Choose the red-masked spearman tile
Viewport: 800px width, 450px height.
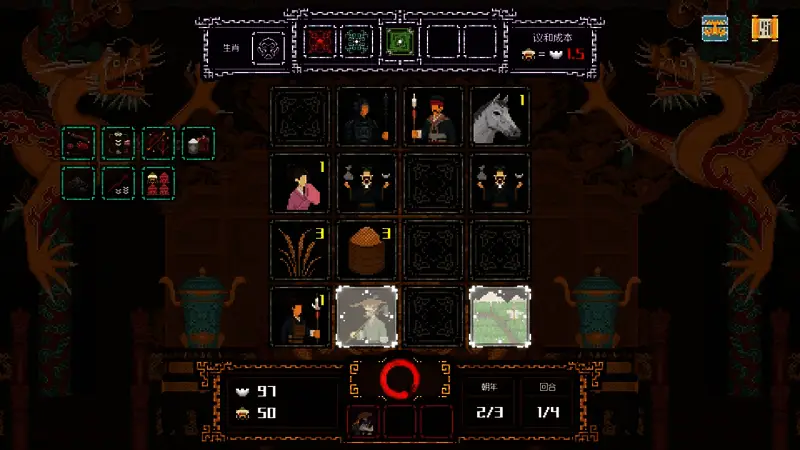[x=432, y=117]
